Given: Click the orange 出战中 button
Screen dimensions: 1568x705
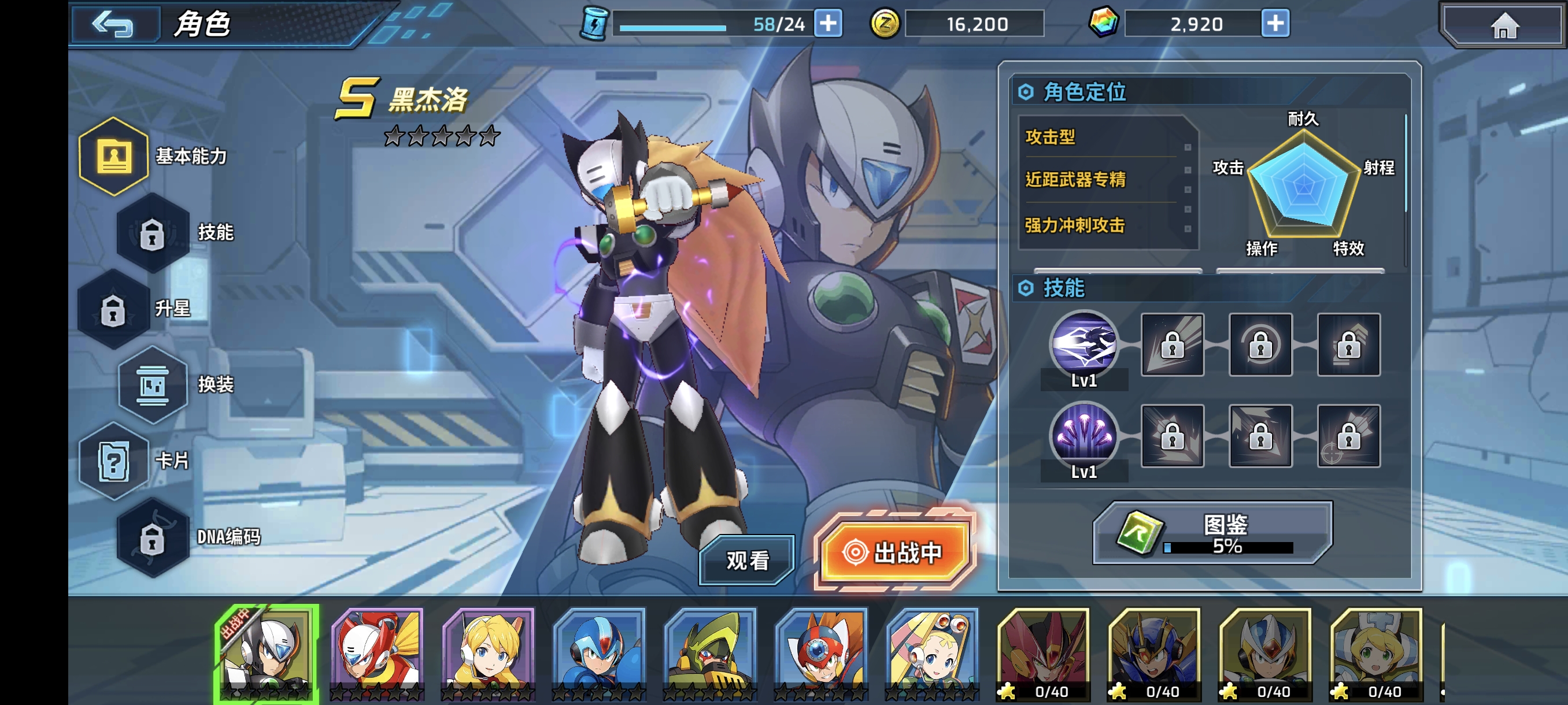Looking at the screenshot, I should [x=894, y=552].
